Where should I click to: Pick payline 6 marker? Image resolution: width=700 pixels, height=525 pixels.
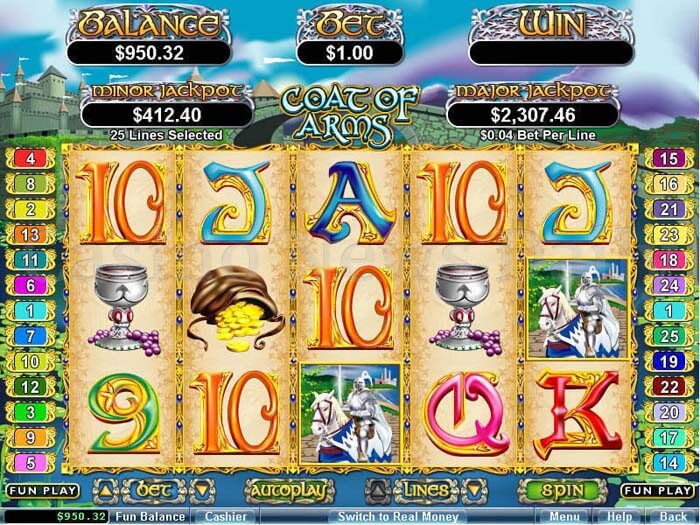click(30, 285)
